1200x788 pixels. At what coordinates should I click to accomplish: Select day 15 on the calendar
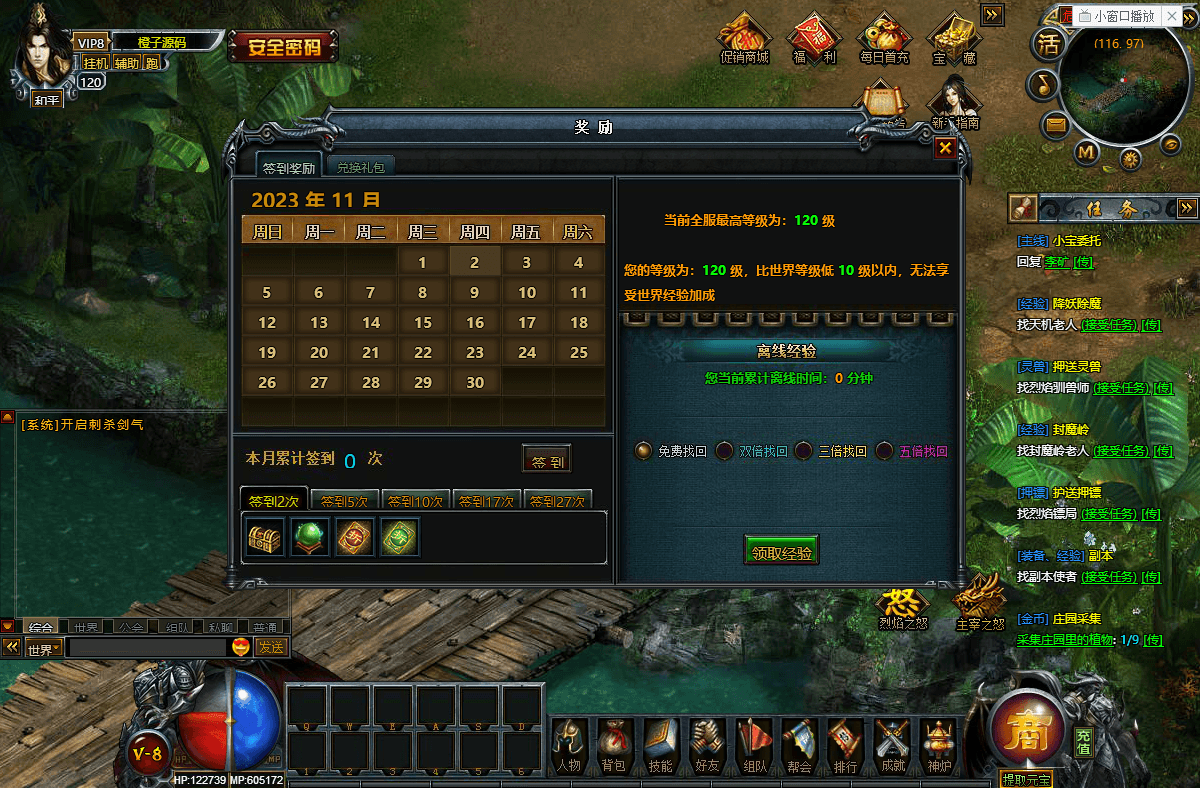tap(423, 323)
